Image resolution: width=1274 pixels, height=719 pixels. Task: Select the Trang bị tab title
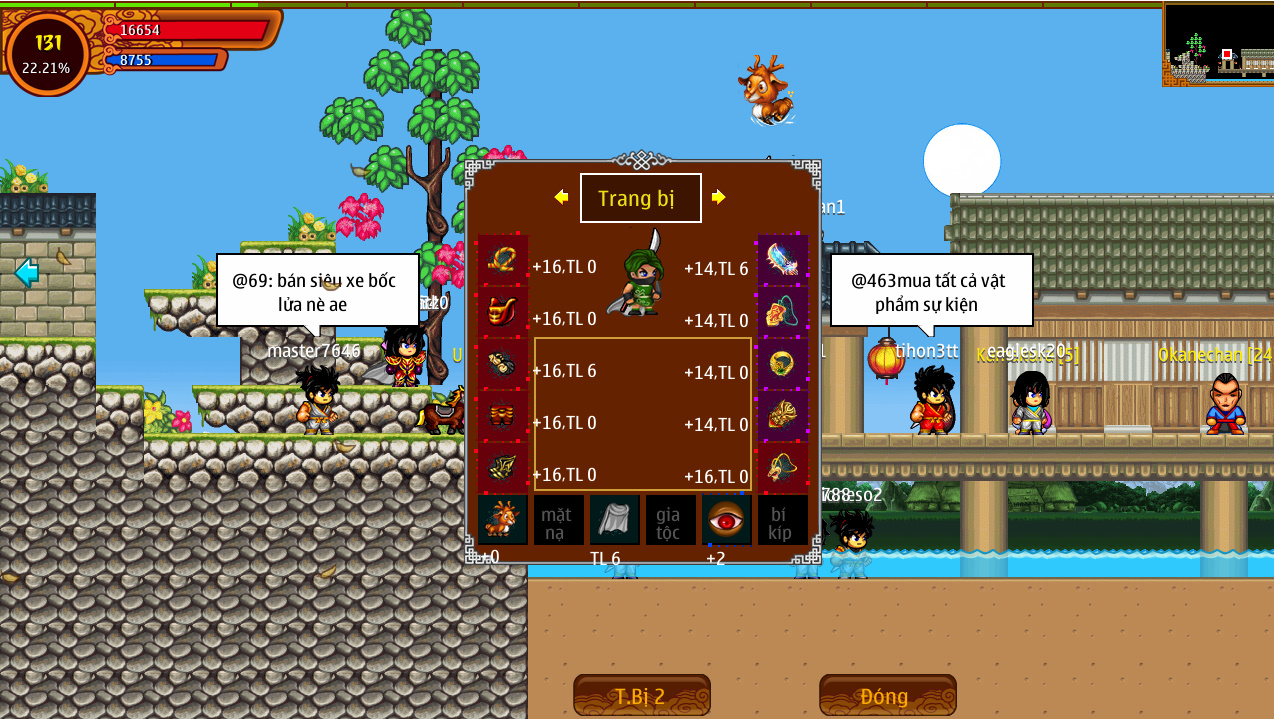[640, 198]
